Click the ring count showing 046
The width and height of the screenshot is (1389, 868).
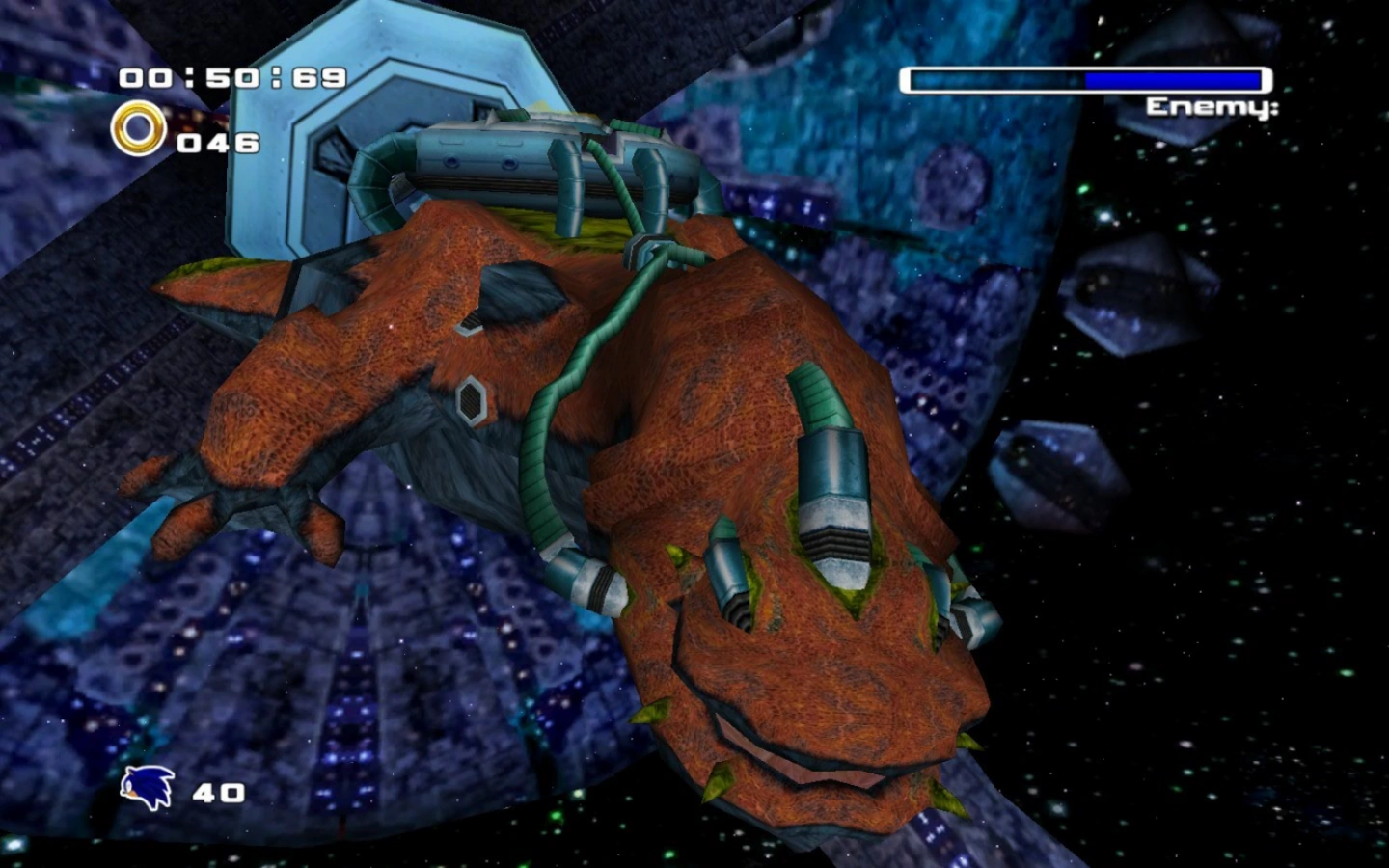[217, 143]
